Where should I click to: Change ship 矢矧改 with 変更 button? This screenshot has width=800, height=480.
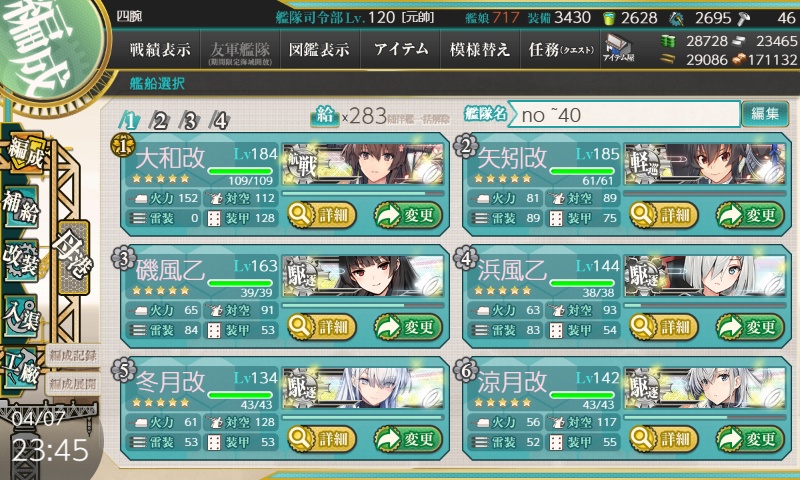point(745,214)
